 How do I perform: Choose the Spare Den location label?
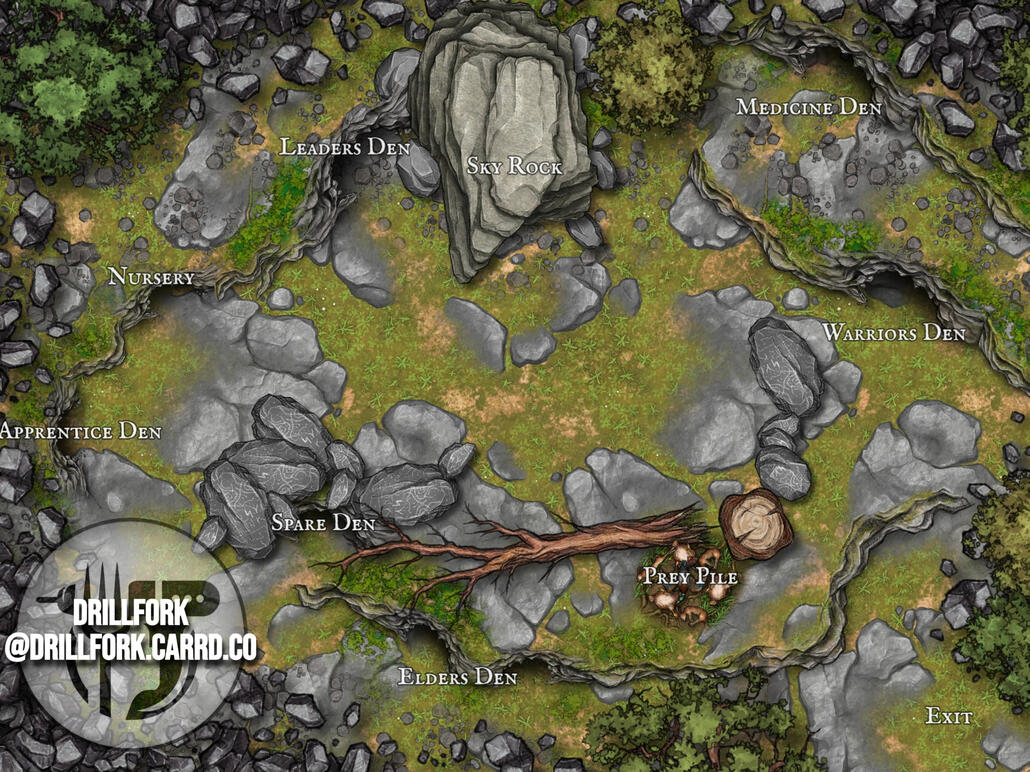[x=323, y=523]
